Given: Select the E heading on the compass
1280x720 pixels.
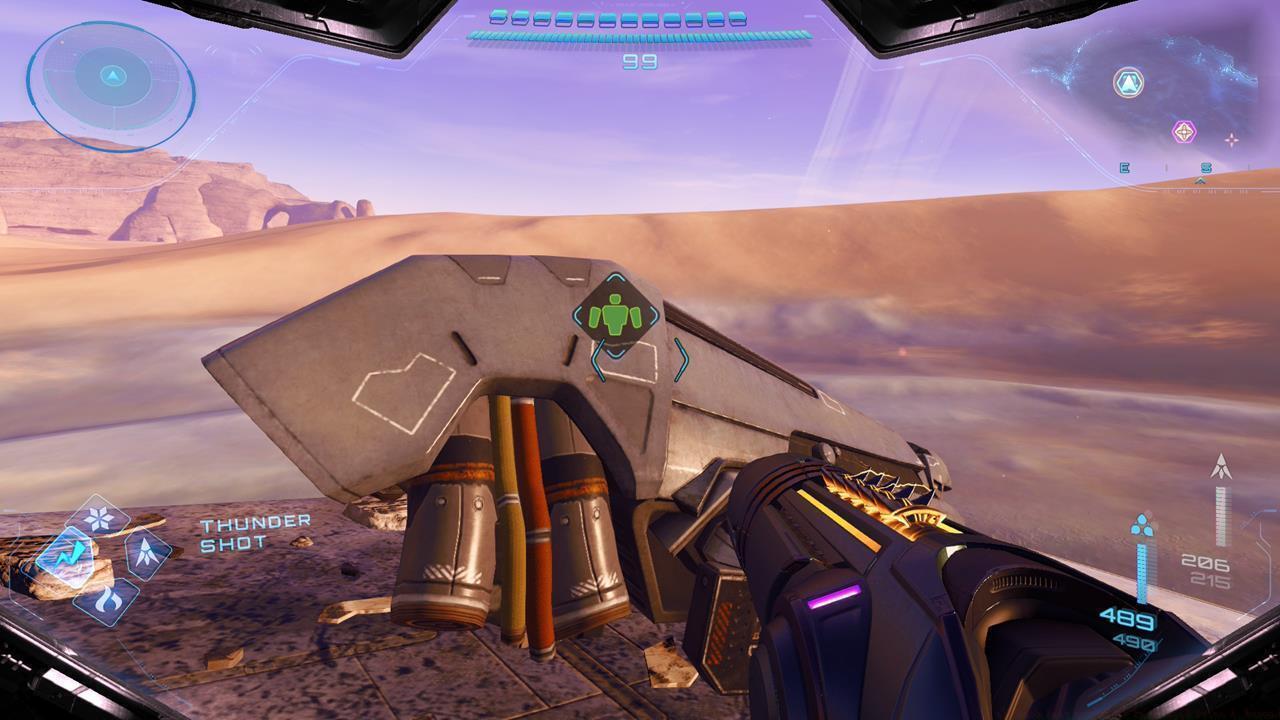Looking at the screenshot, I should coord(1125,167).
